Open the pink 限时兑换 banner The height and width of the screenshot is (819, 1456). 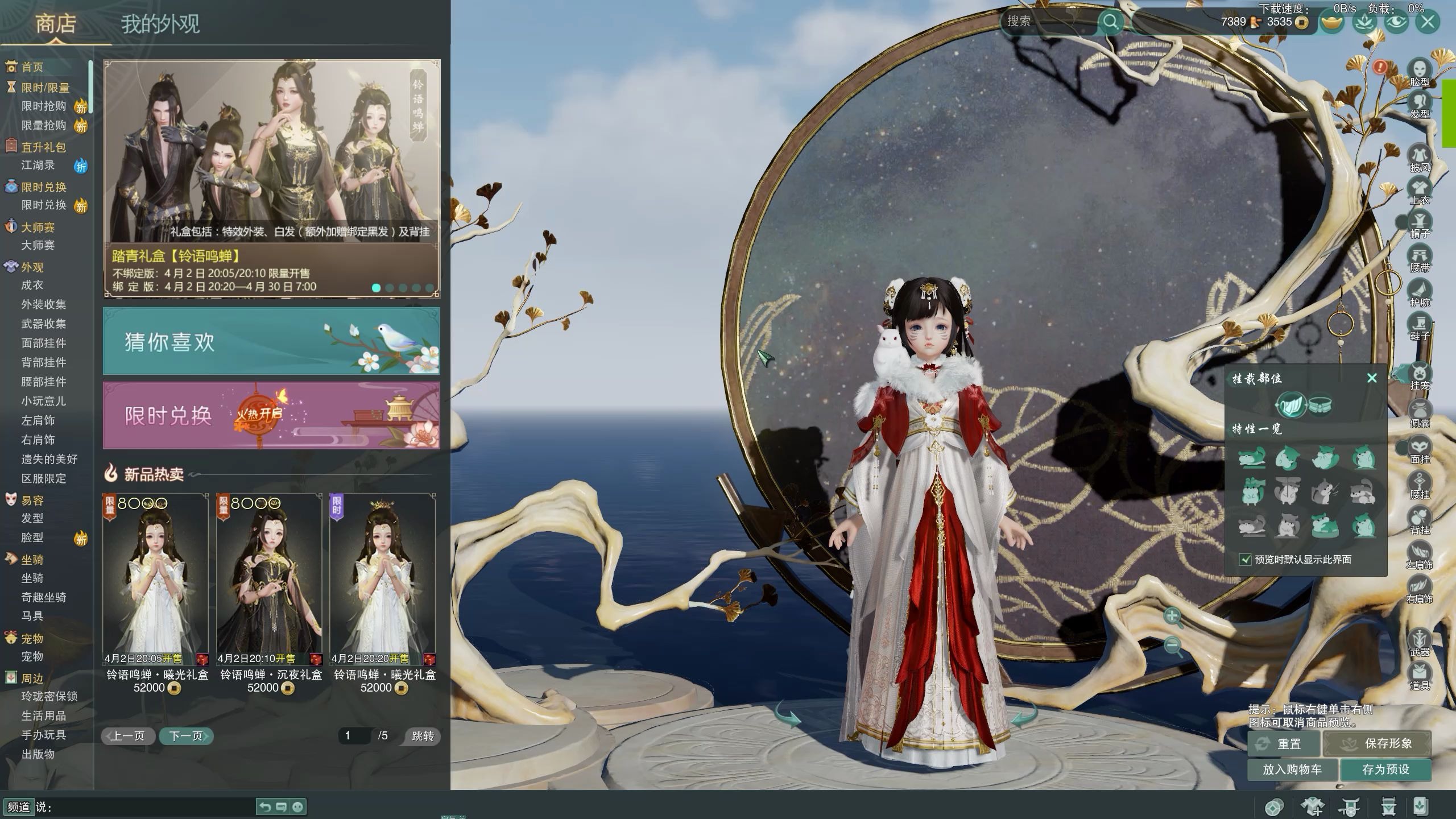tap(271, 415)
